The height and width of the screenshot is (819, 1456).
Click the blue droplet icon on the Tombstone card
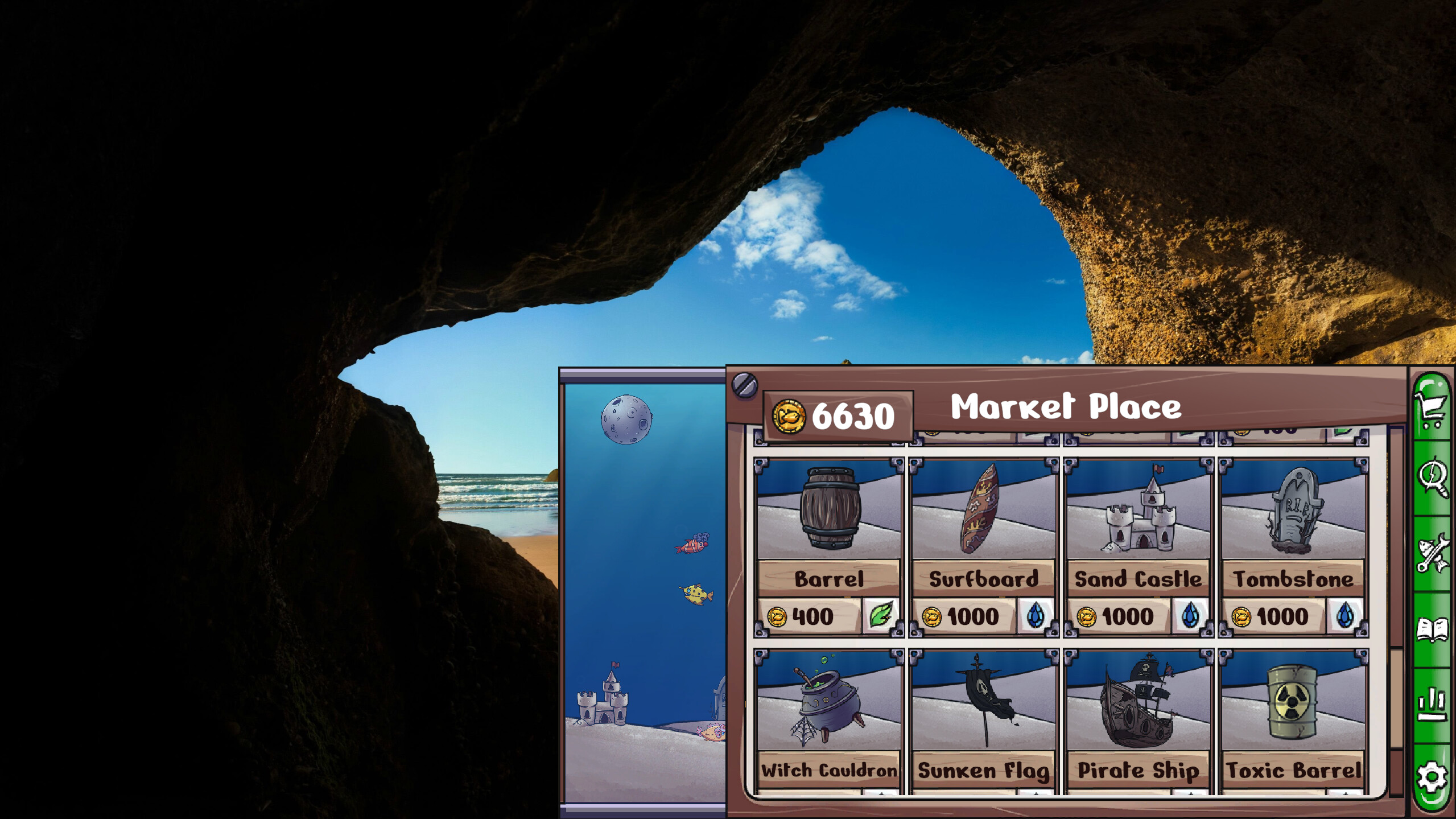[1347, 616]
